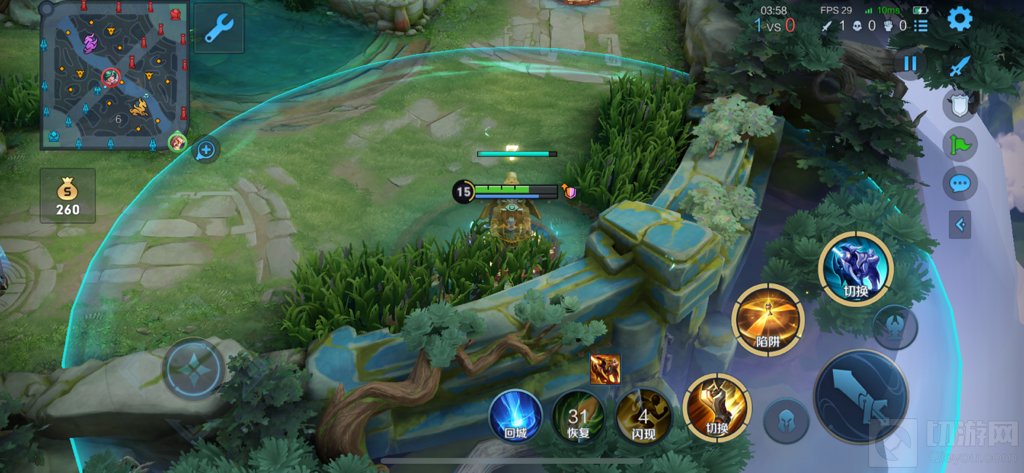Use the 恢复 restore spell
1024x473 pixels.
[x=578, y=416]
